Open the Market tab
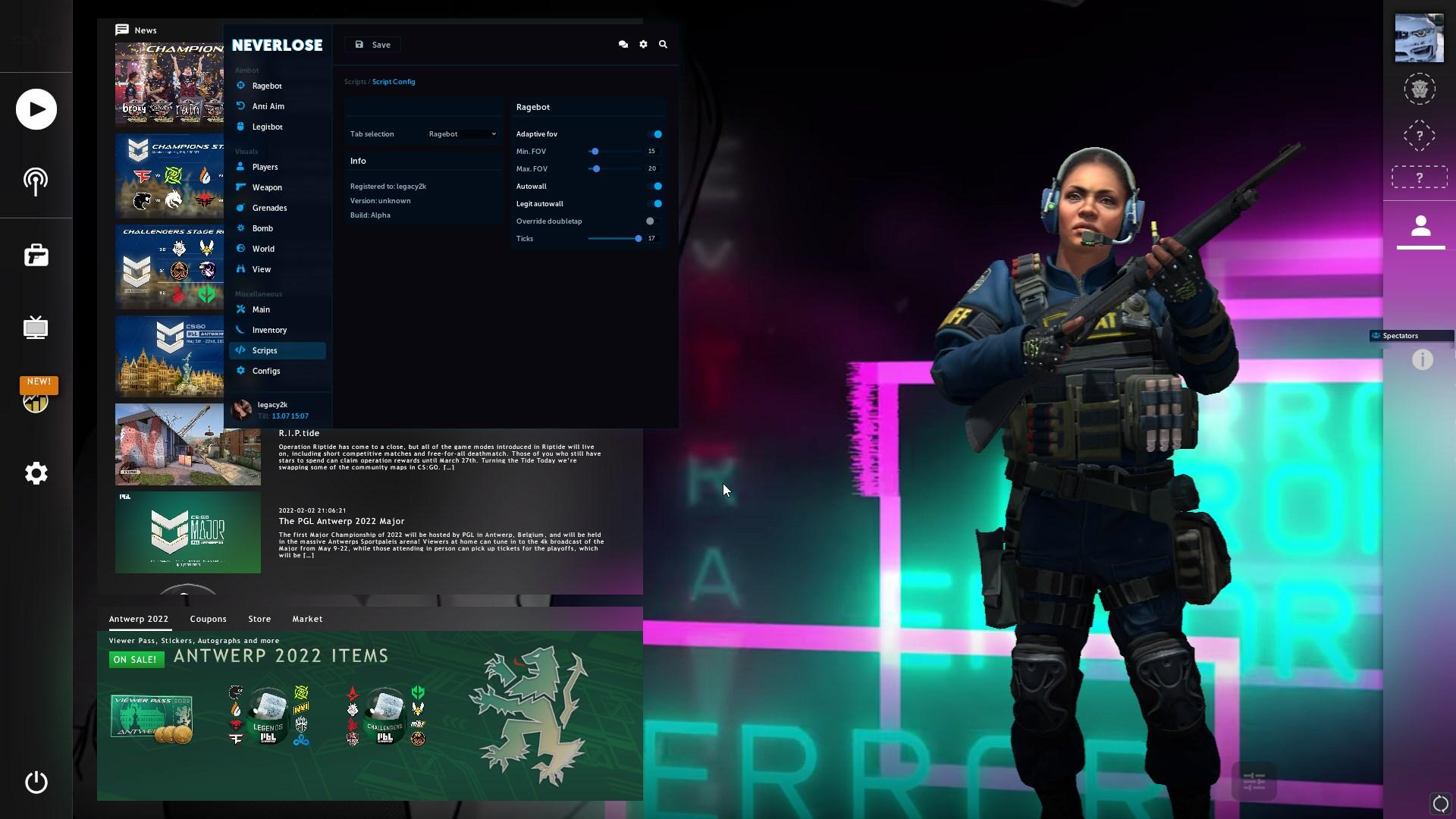The image size is (1456, 819). (x=307, y=619)
